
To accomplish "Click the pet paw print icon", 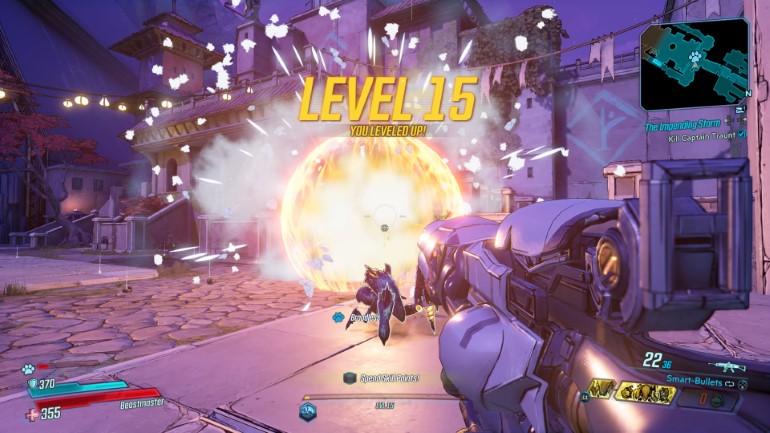I will [27, 369].
